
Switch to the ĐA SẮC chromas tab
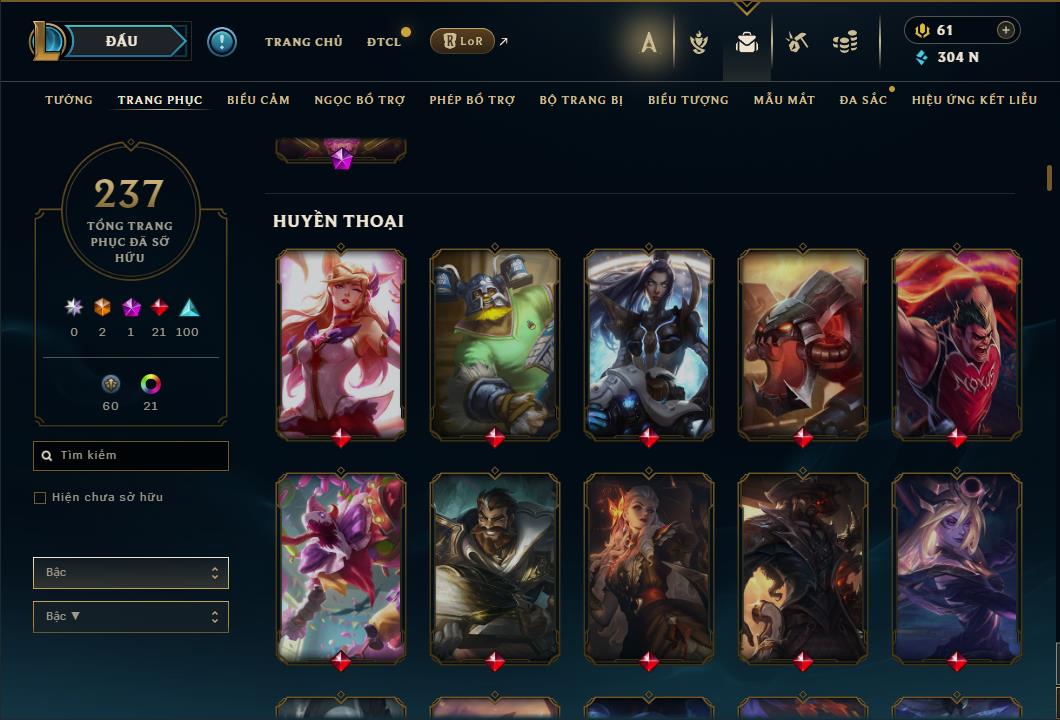point(863,100)
